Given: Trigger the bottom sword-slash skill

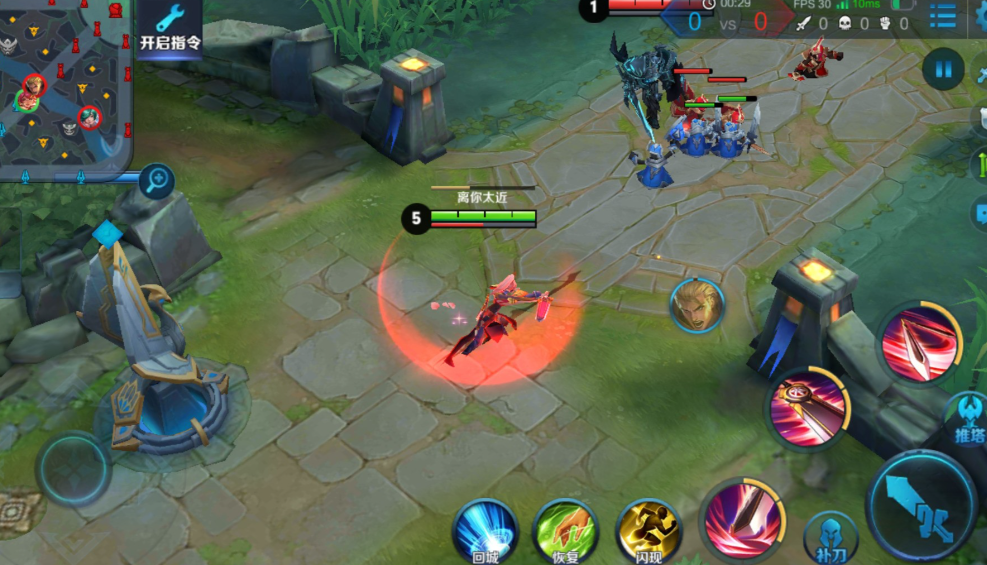Looking at the screenshot, I should pyautogui.click(x=742, y=520).
